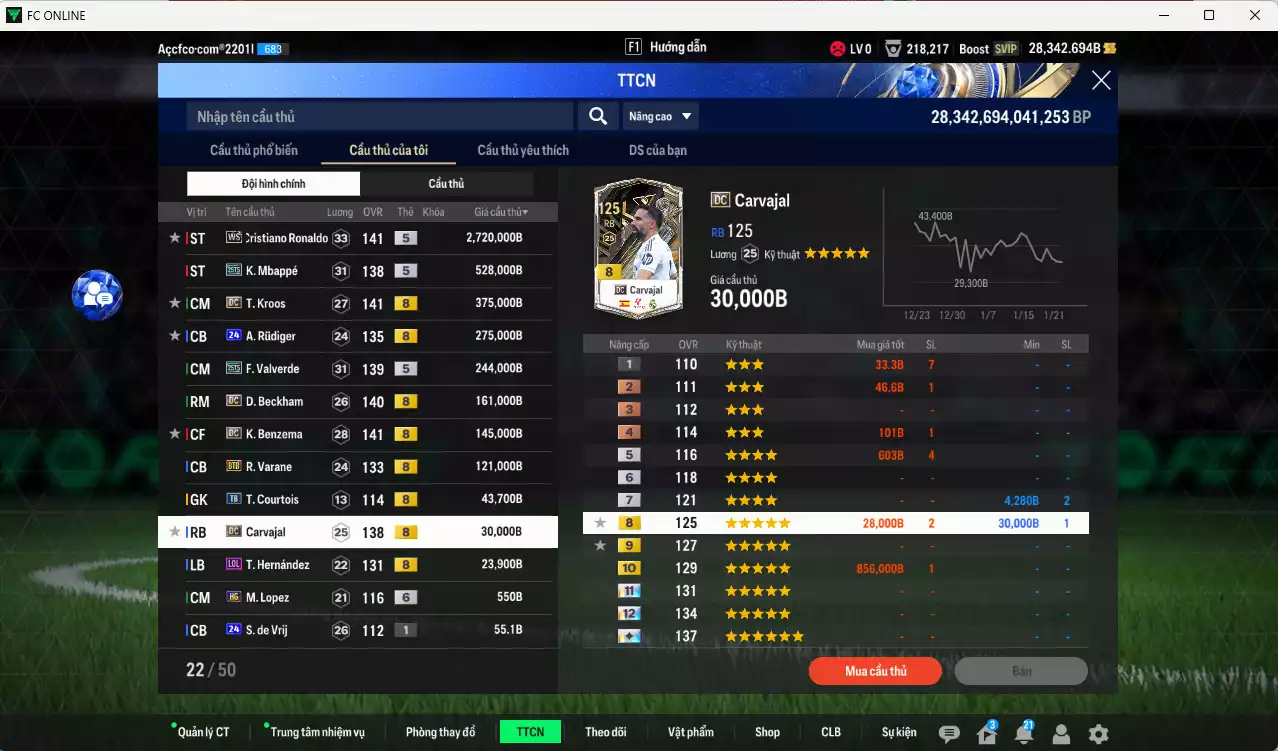Switch to Cầu thủ phổ biến tab

[254, 151]
